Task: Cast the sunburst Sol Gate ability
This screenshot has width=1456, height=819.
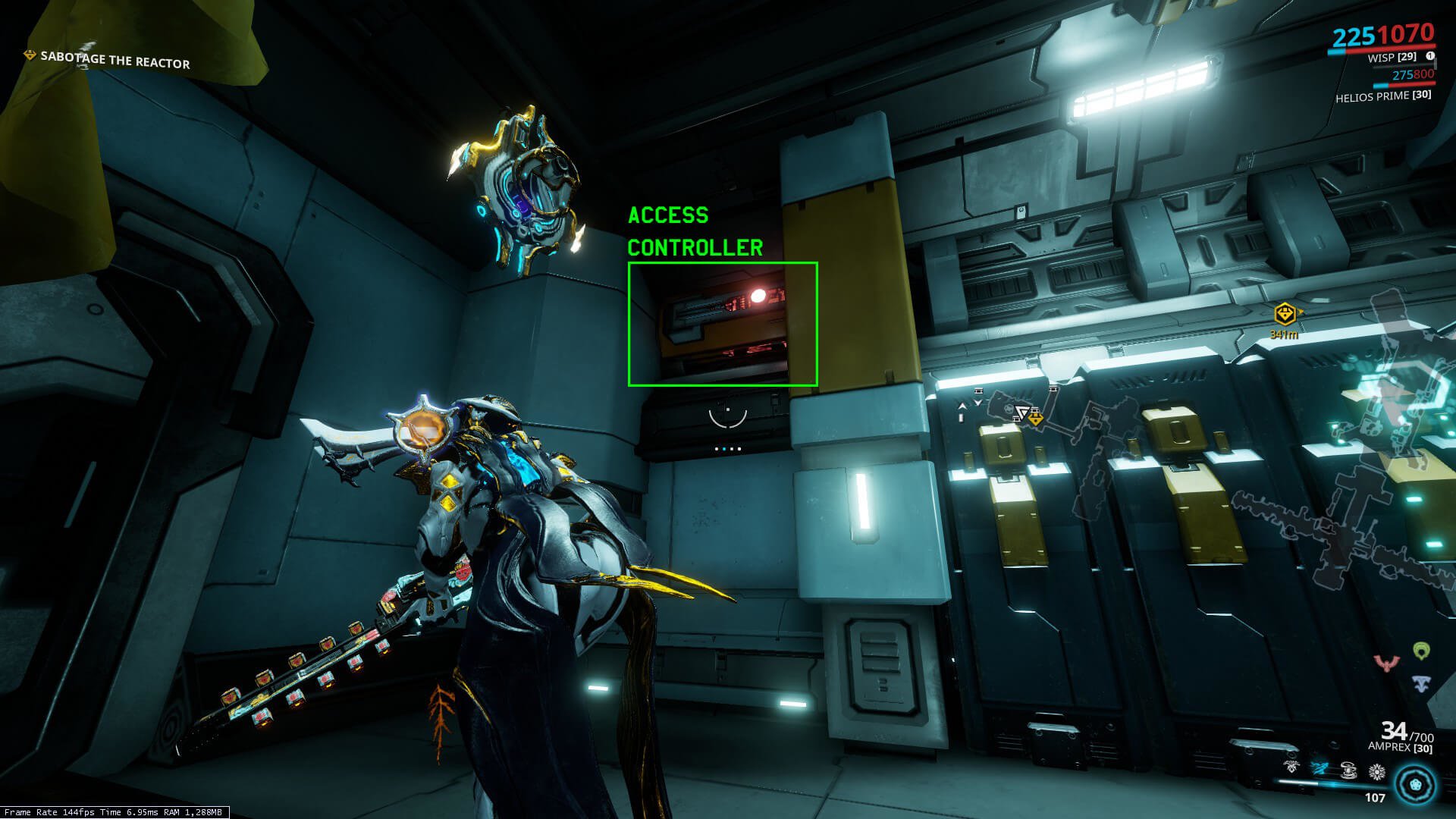Action: pyautogui.click(x=1376, y=772)
